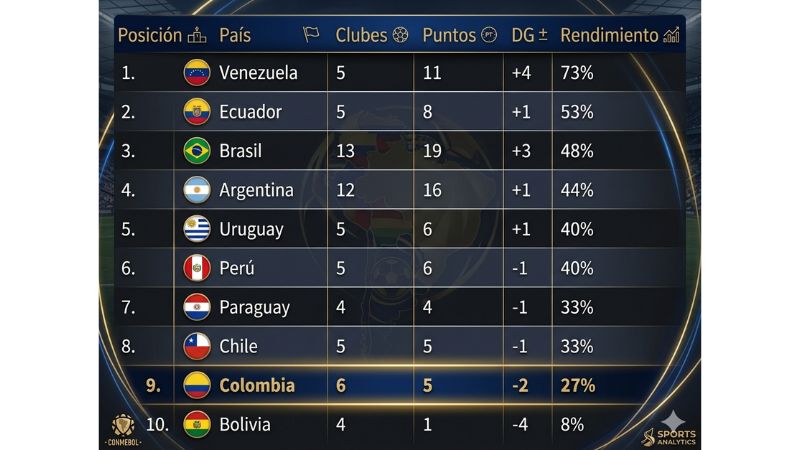The height and width of the screenshot is (450, 800).
Task: Sort by the DG column header
Action: pyautogui.click(x=529, y=35)
